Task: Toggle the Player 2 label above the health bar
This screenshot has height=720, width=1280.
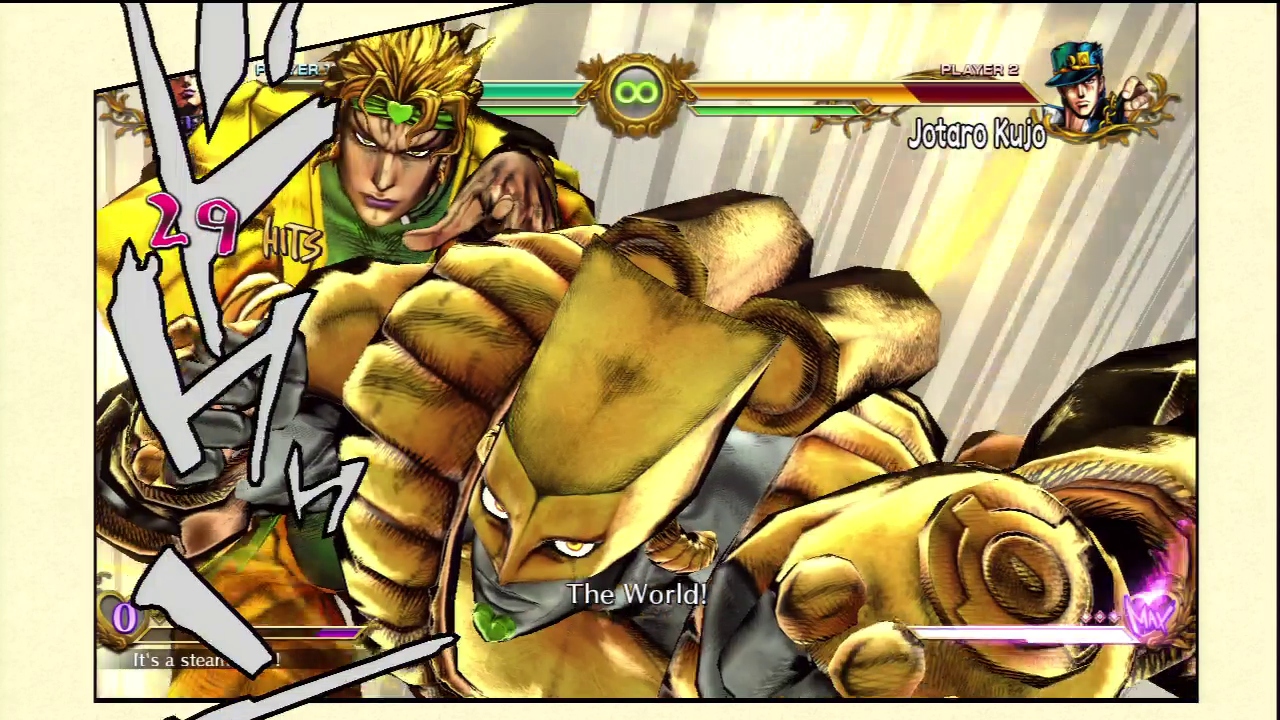Action: click(x=978, y=69)
